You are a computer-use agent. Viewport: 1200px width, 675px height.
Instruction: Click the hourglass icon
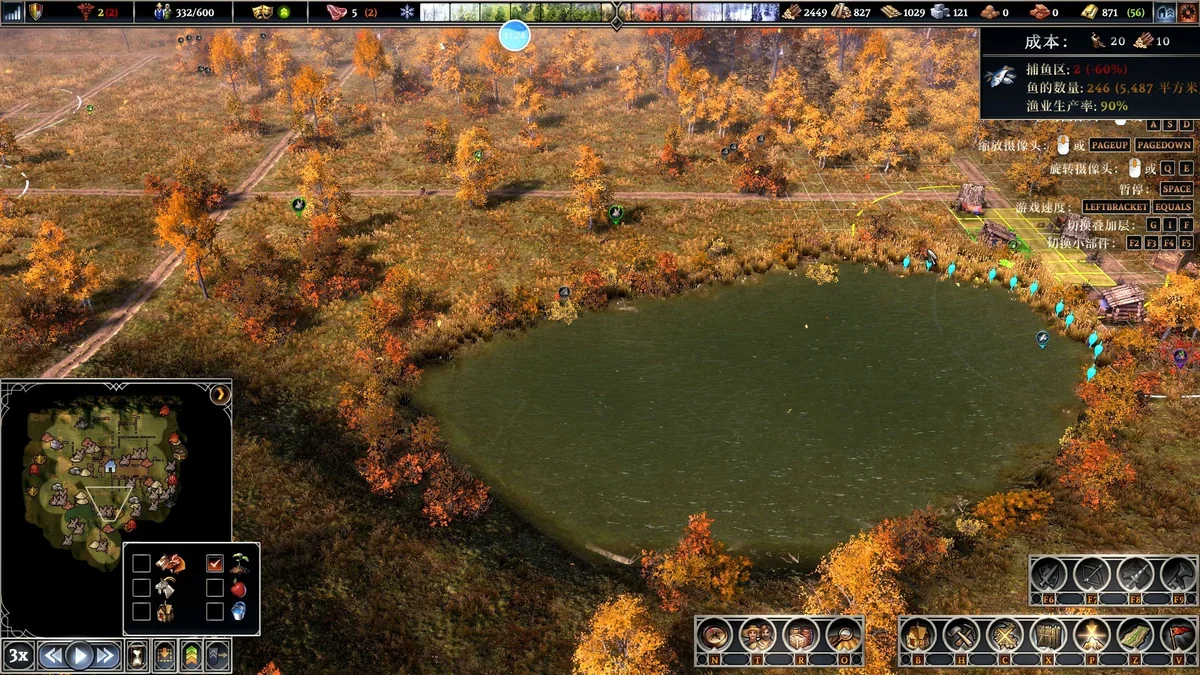tap(136, 656)
